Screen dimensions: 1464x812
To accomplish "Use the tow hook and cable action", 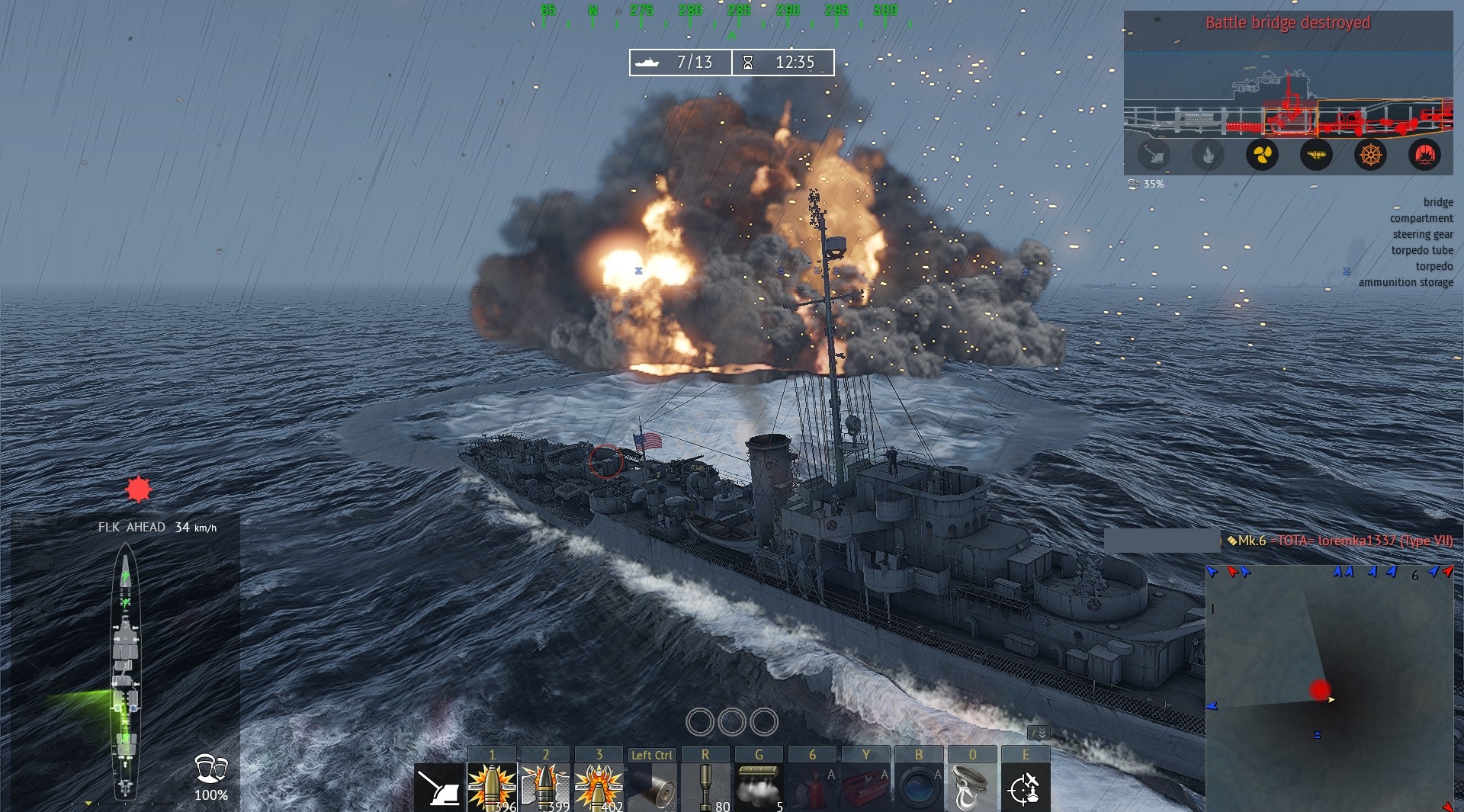I will pos(972,788).
